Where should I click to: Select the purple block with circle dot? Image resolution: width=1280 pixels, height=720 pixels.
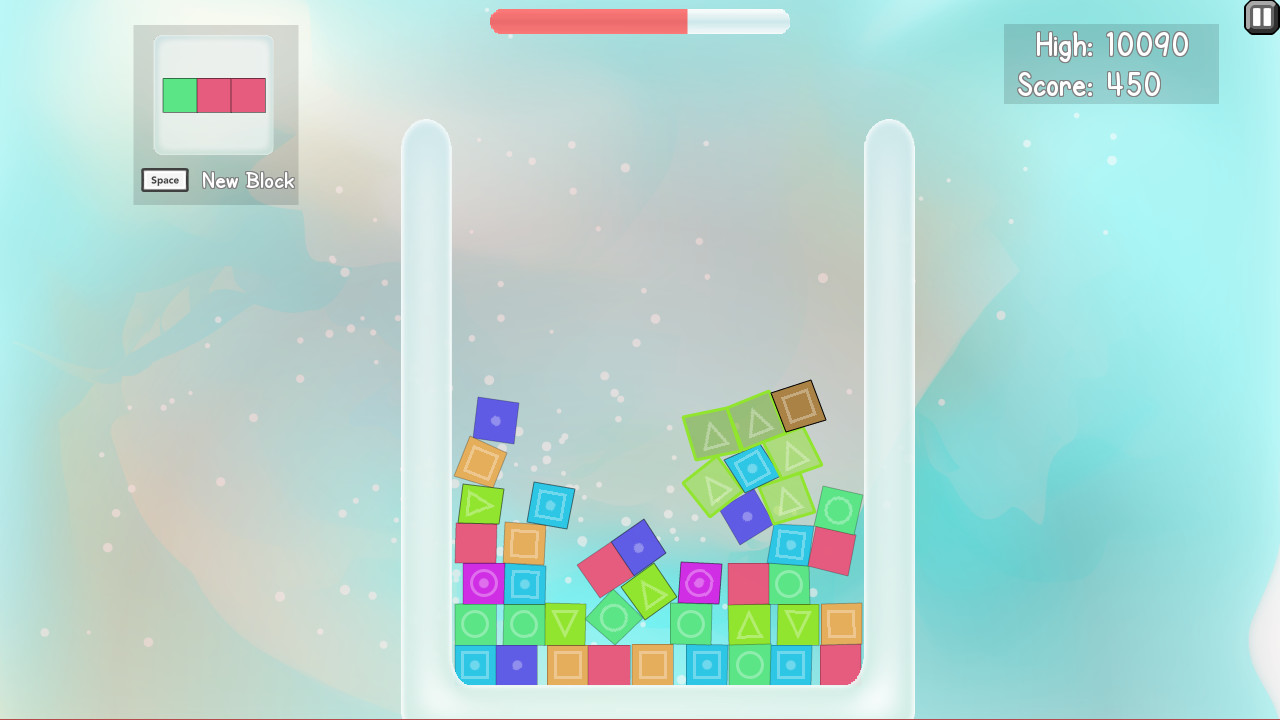pyautogui.click(x=497, y=421)
